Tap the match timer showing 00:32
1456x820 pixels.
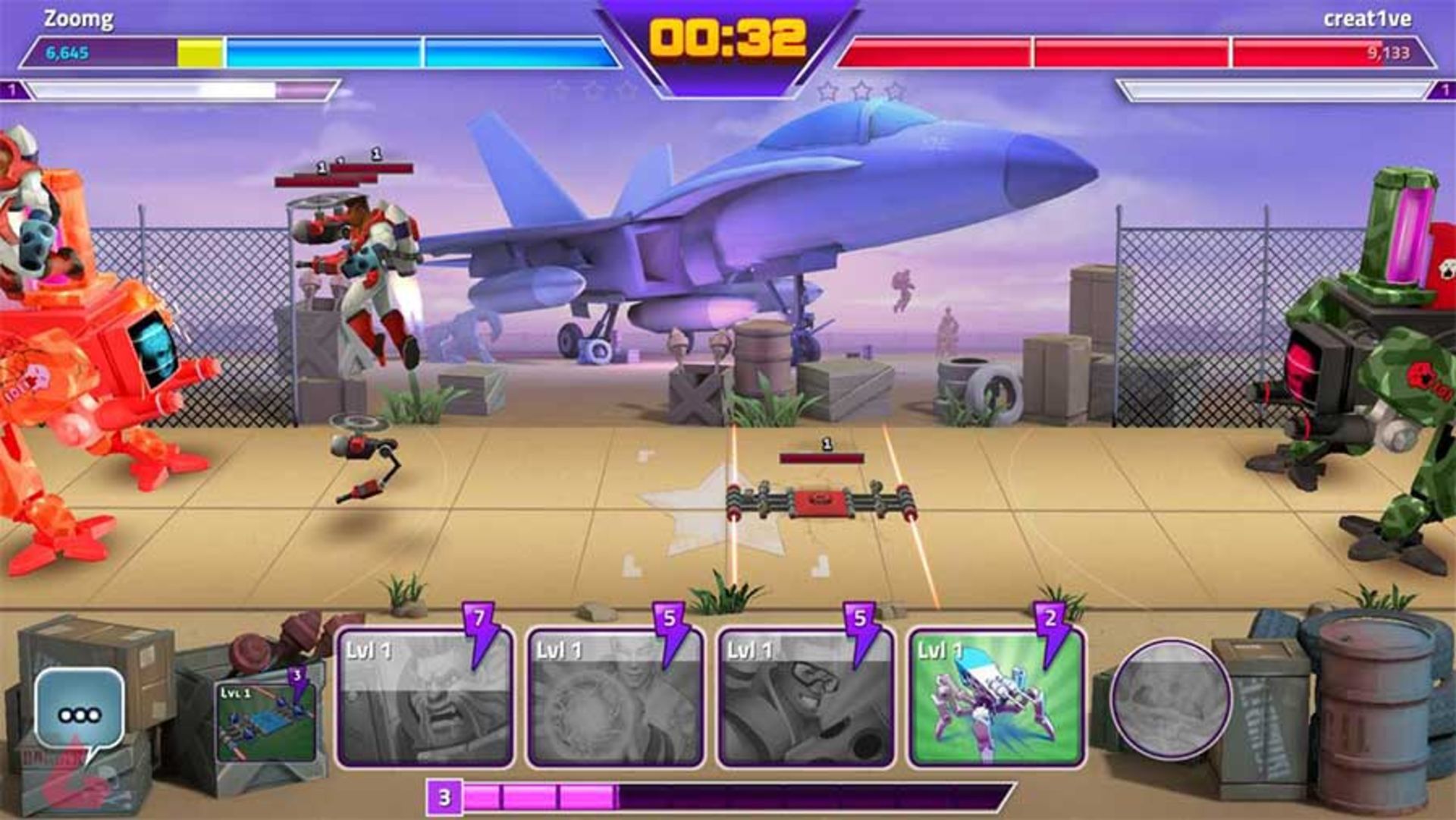(x=728, y=36)
